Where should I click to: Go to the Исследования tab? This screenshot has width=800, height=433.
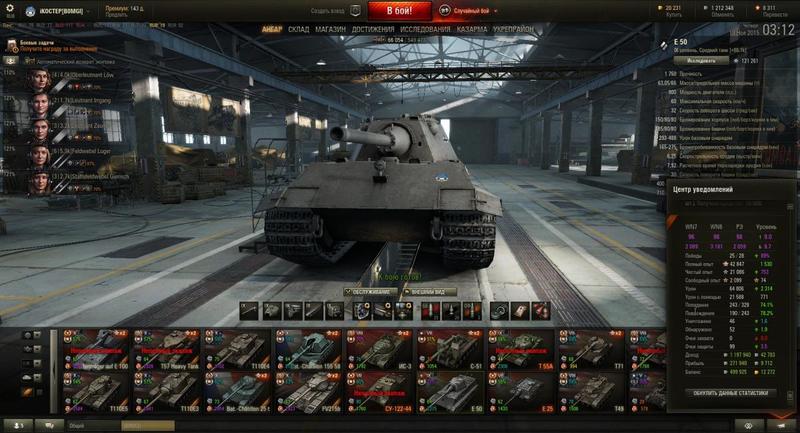tap(425, 29)
